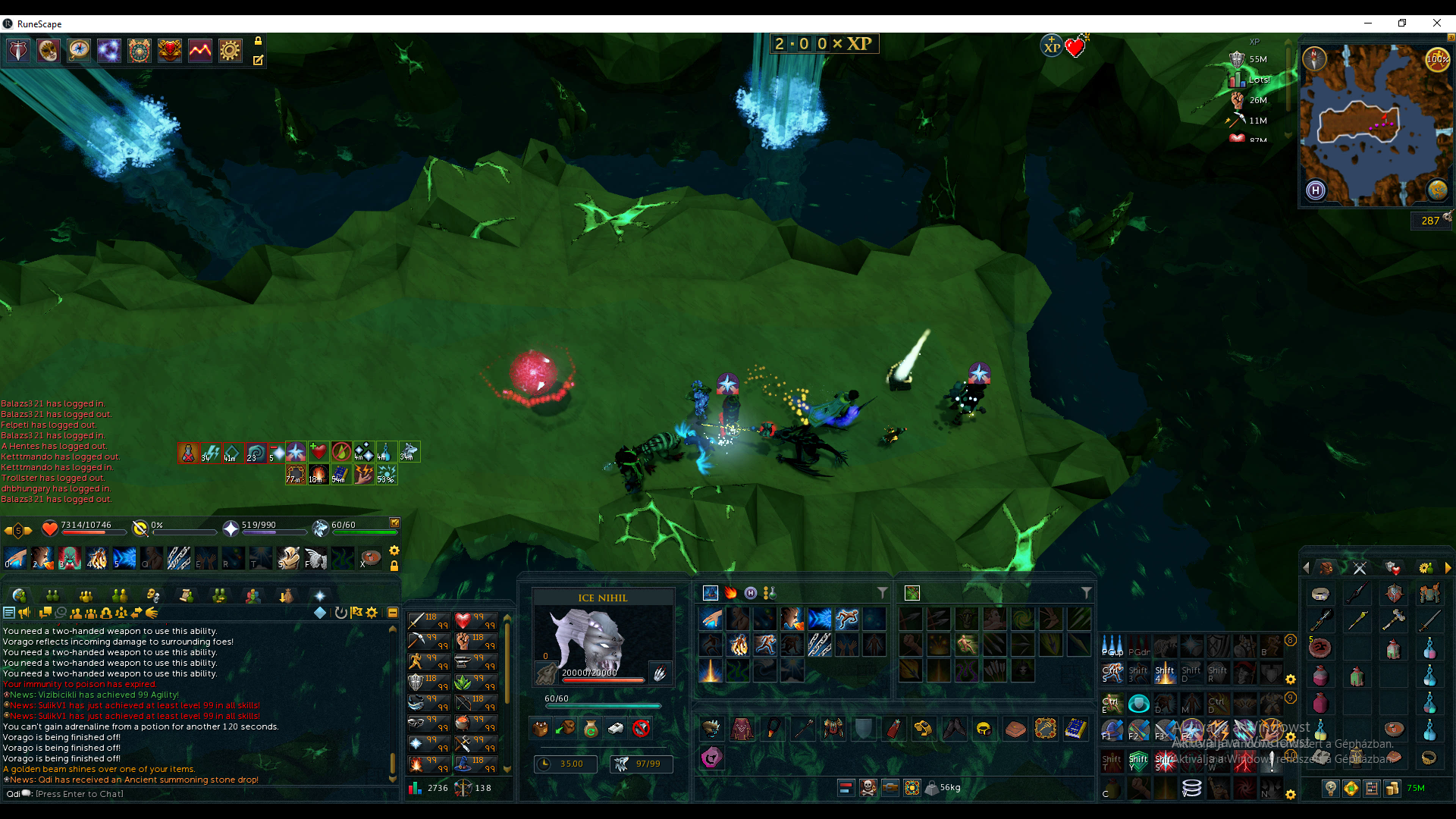
Task: Open the gold gear Settings menu
Action: (x=230, y=51)
